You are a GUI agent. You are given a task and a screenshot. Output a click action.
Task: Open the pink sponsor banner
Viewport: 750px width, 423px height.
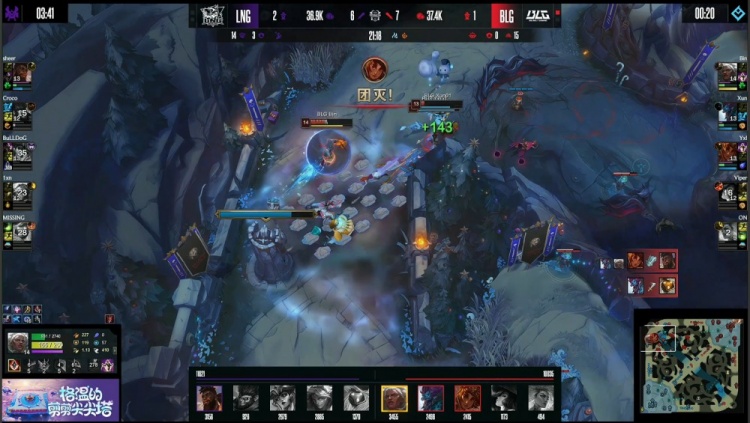pos(60,400)
